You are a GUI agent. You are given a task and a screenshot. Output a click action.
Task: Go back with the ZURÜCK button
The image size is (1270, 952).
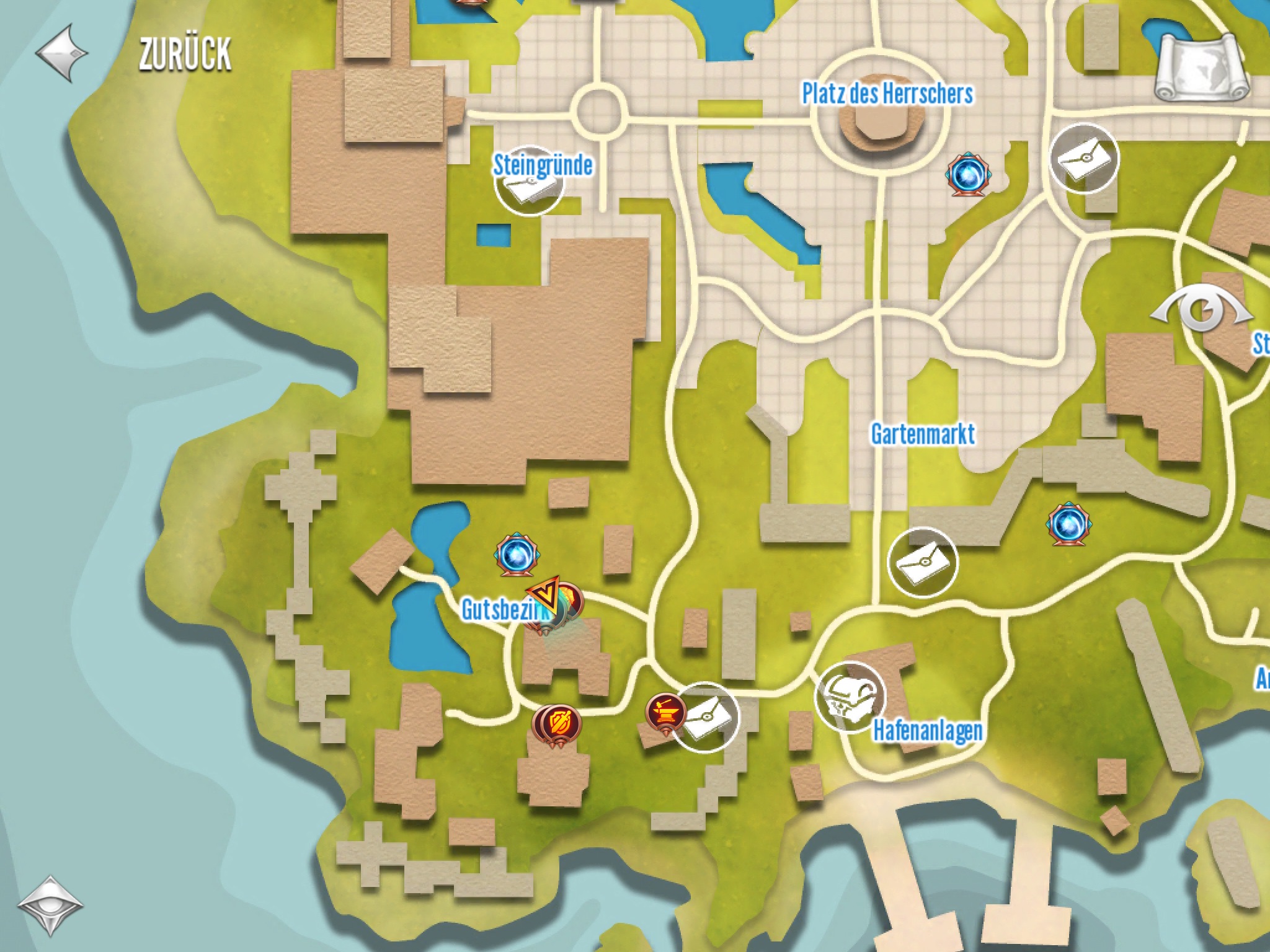133,54
